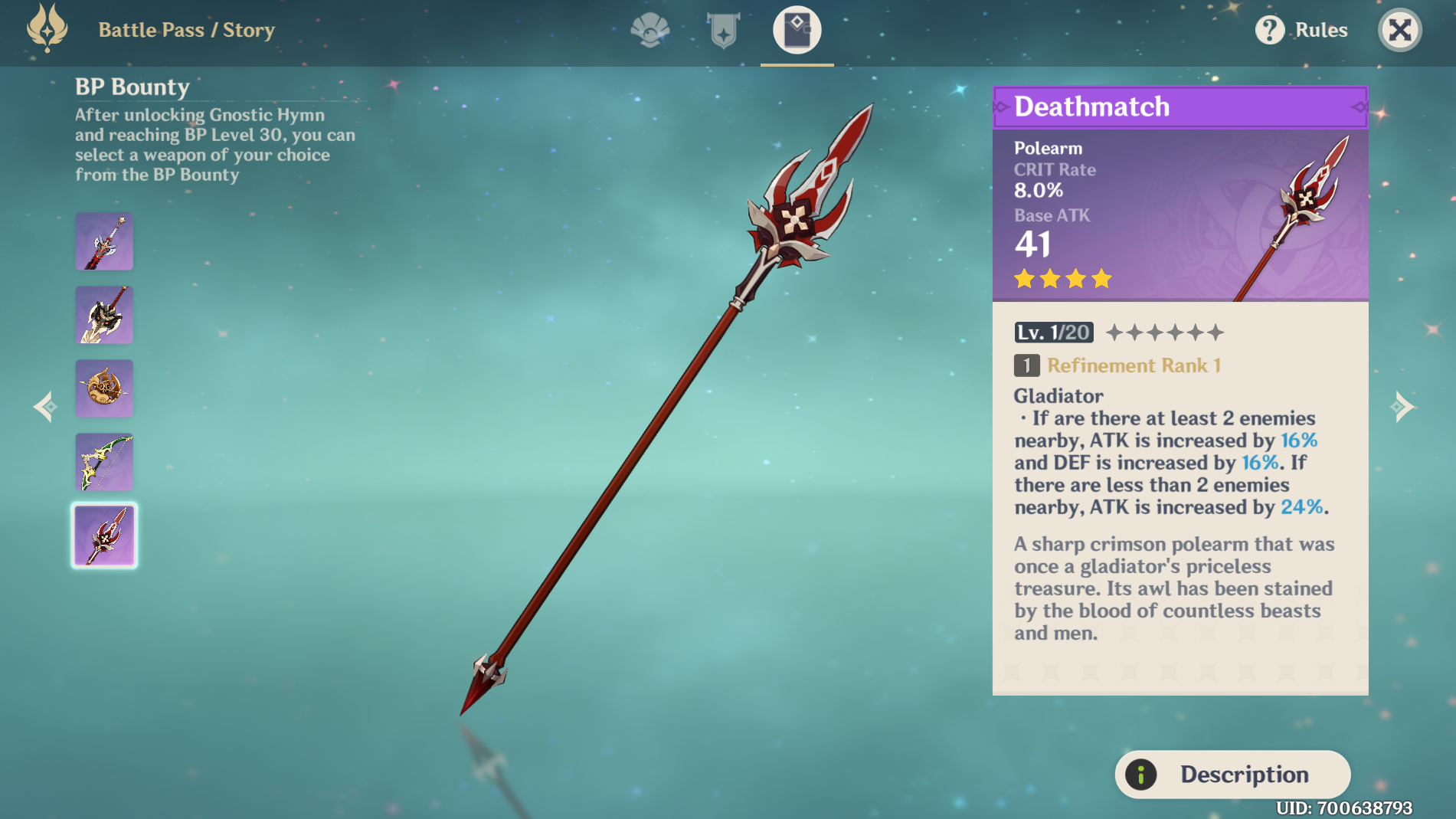Switch to the shell-shaped rewards tab
Image resolution: width=1456 pixels, height=819 pixels.
(x=649, y=31)
